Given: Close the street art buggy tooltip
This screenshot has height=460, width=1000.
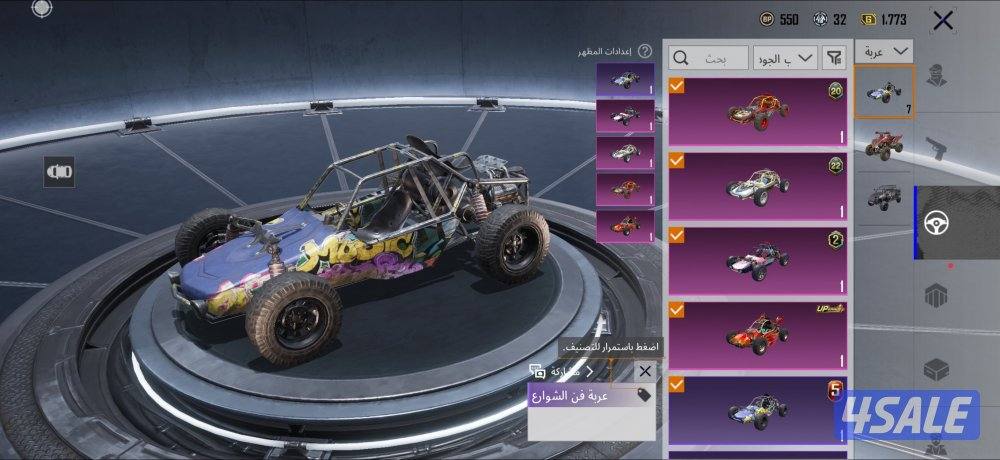Looking at the screenshot, I should click(x=645, y=371).
